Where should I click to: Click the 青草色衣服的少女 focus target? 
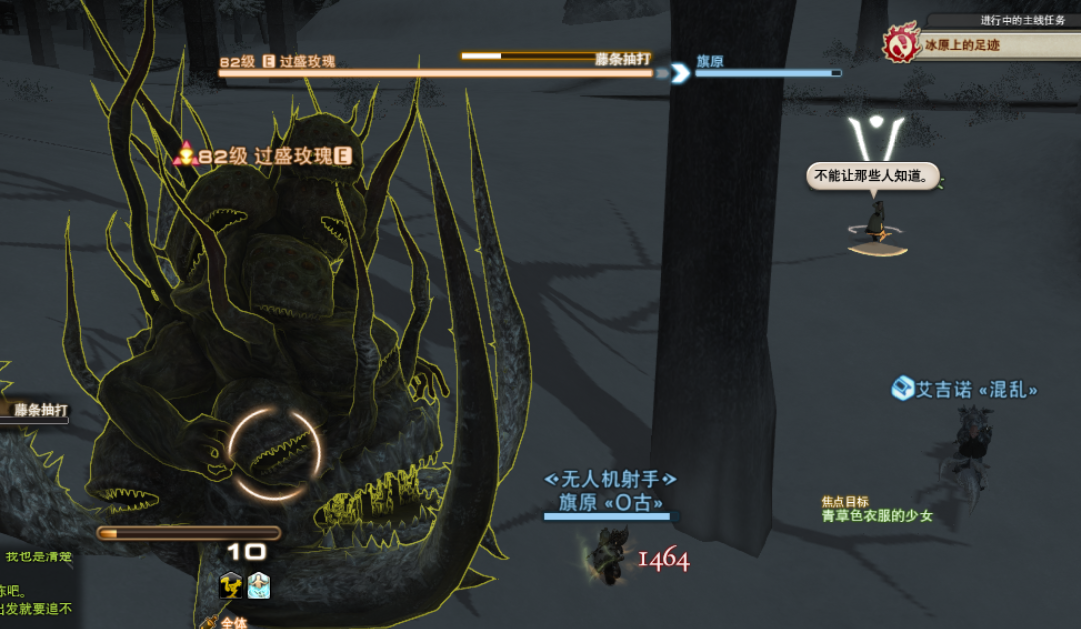point(877,516)
